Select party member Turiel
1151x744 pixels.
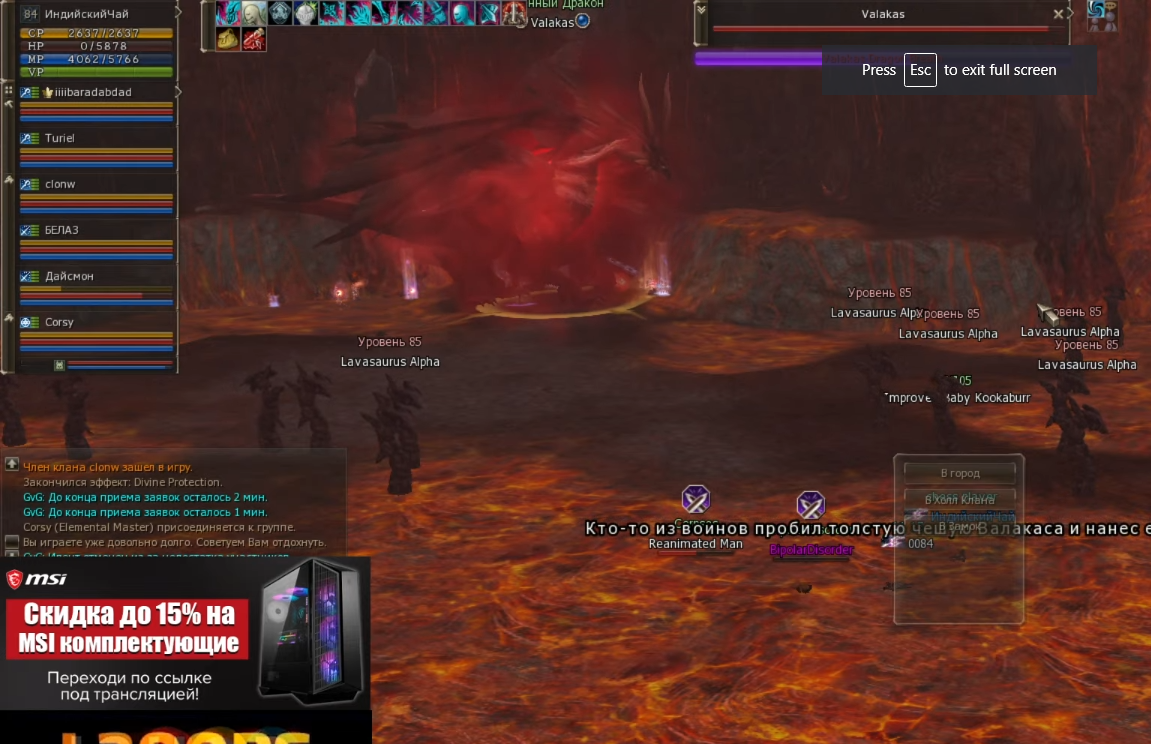pyautogui.click(x=60, y=138)
